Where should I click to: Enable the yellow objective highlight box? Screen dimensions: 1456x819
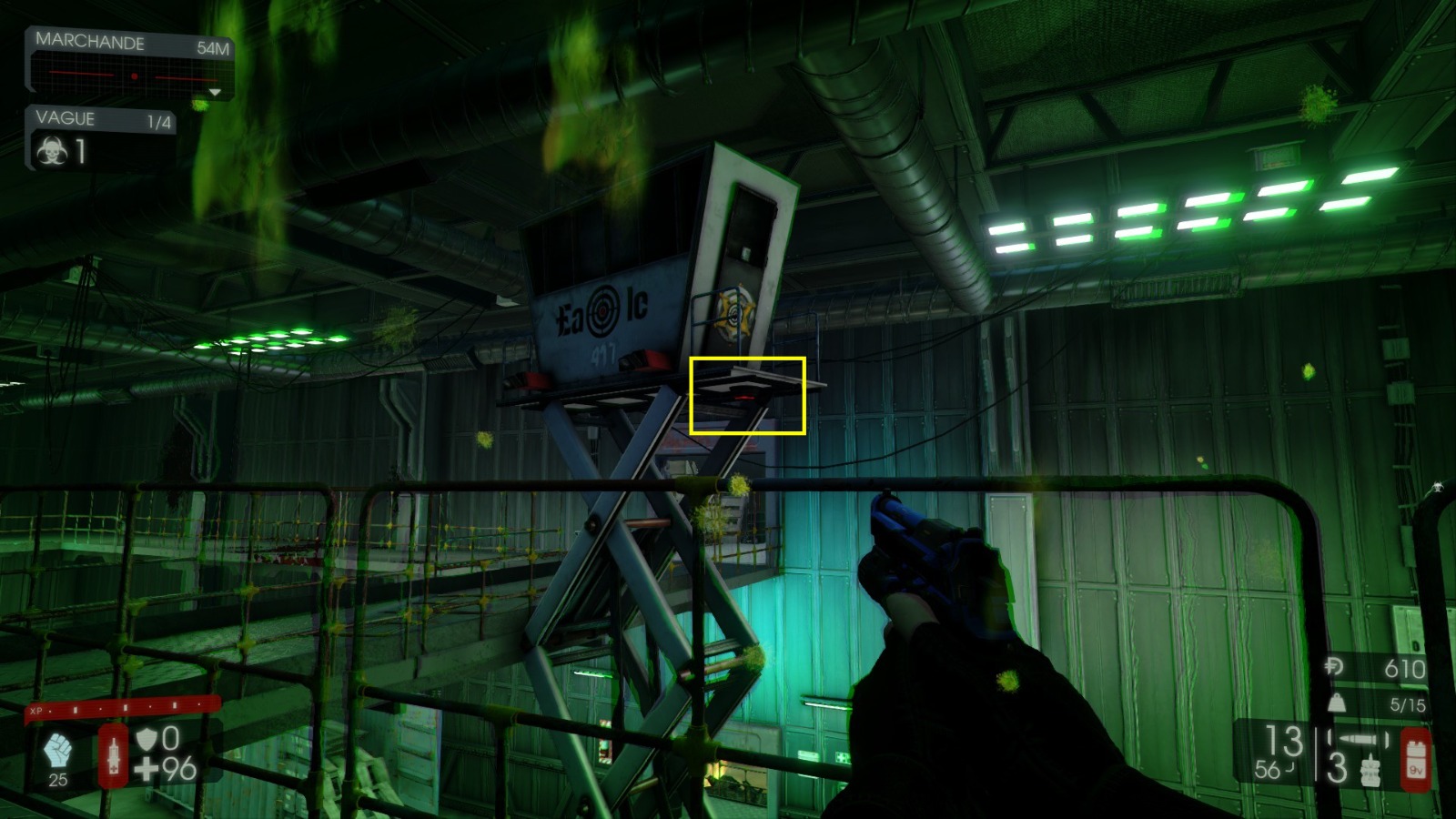click(749, 395)
